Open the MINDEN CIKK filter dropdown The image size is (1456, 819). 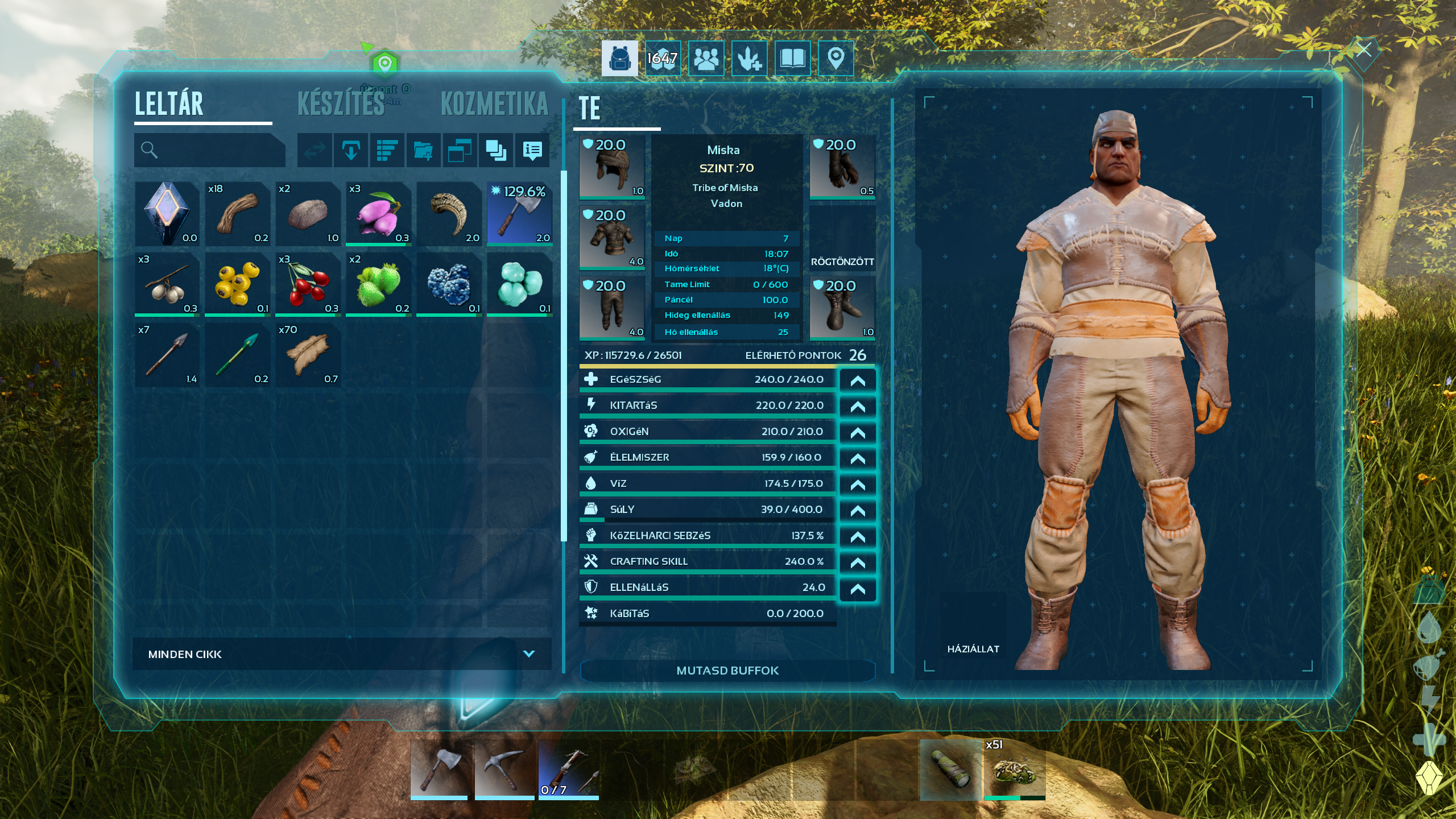[x=341, y=654]
